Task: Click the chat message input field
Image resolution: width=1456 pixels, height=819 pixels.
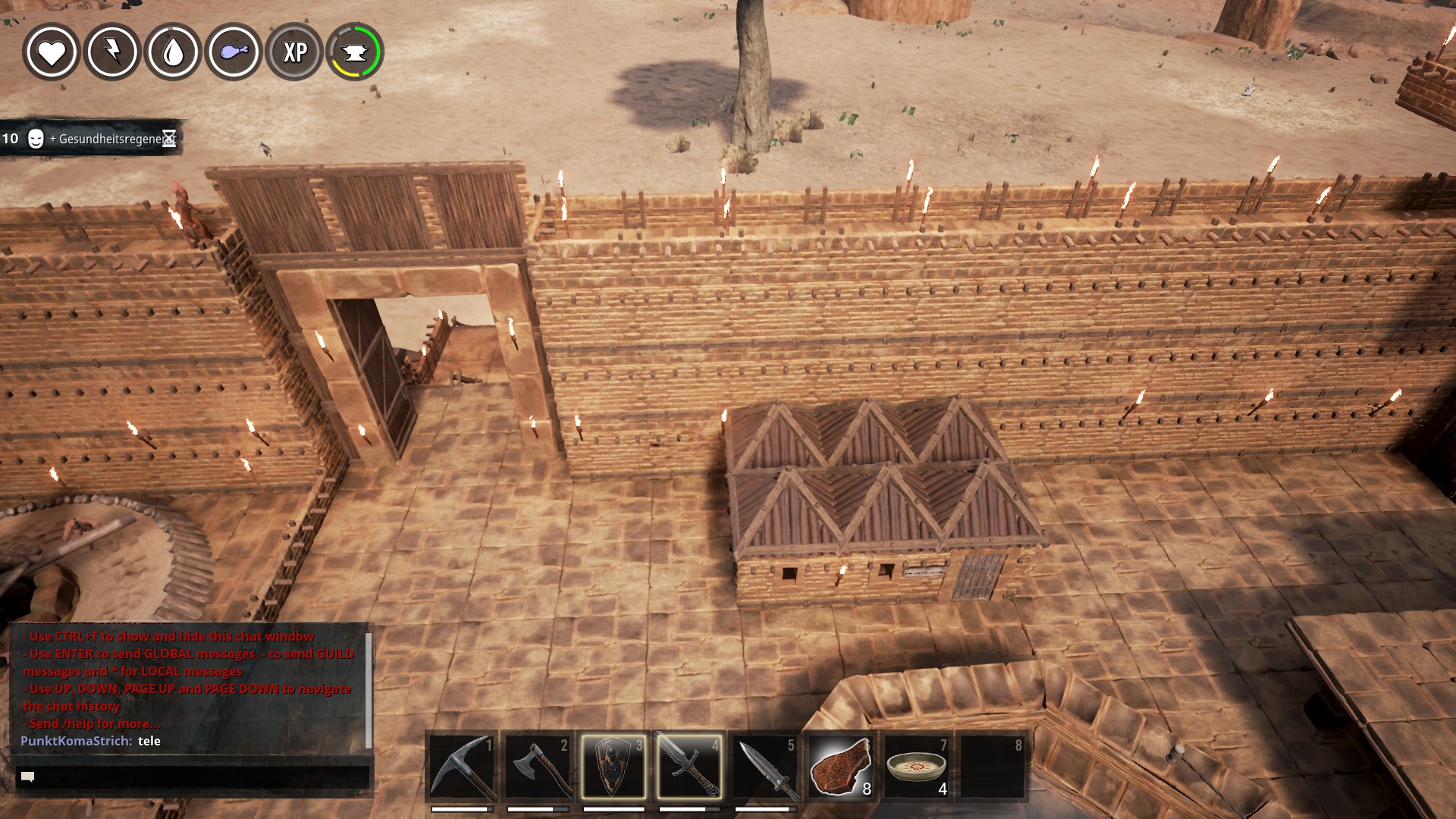Action: (193, 777)
